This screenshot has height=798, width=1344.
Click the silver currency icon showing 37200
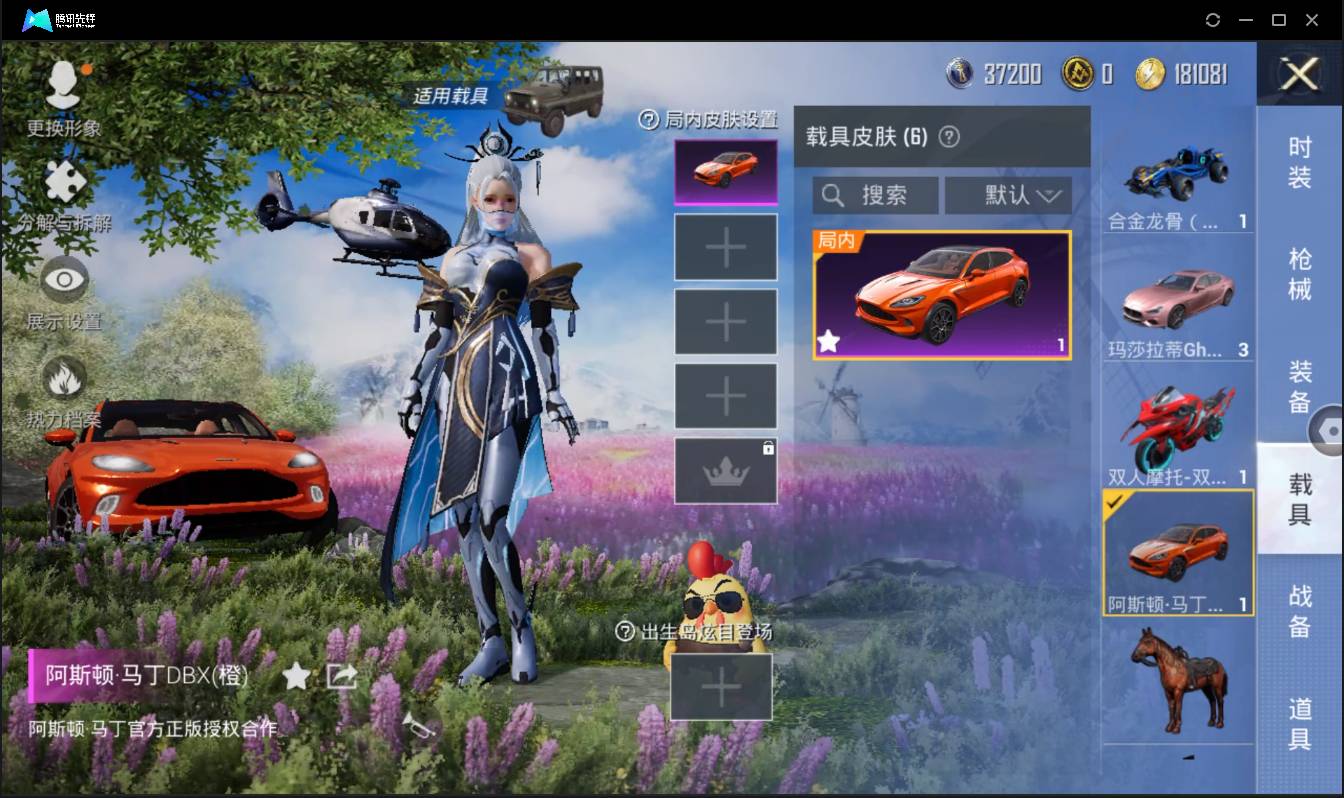[962, 74]
